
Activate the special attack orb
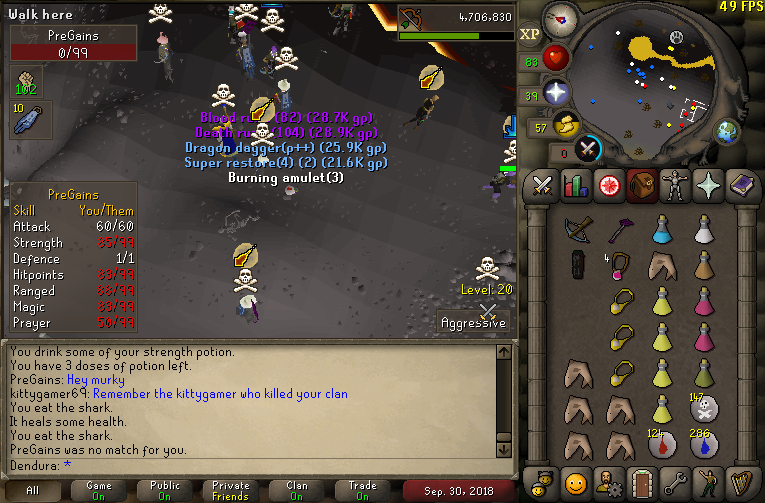tap(590, 149)
